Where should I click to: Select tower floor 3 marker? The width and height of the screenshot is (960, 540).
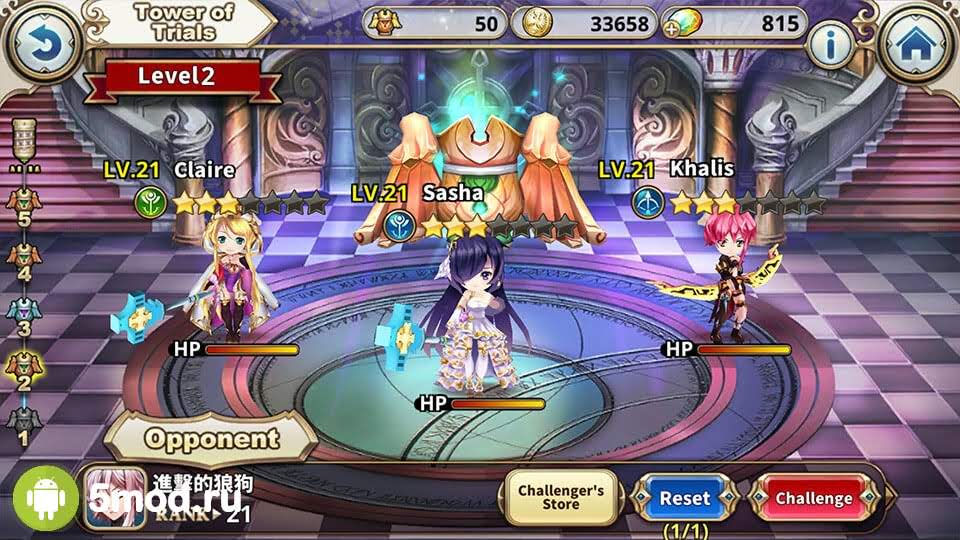point(22,314)
